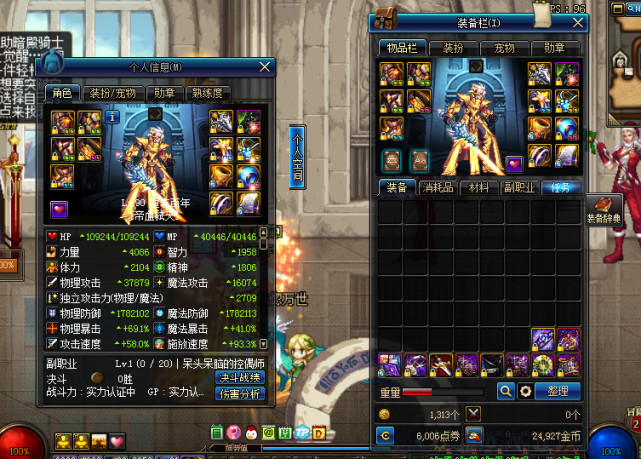Click the gear settings button beside 整理

point(526,391)
